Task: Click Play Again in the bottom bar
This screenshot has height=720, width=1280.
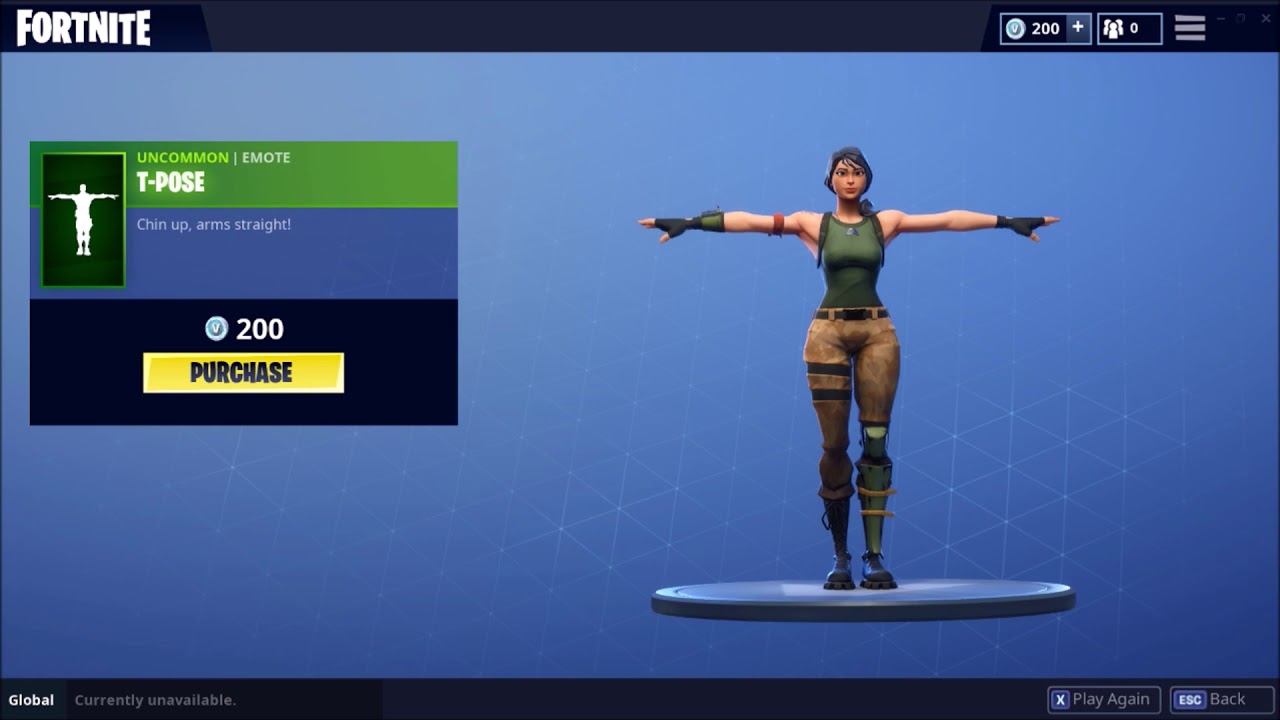Action: [1110, 699]
